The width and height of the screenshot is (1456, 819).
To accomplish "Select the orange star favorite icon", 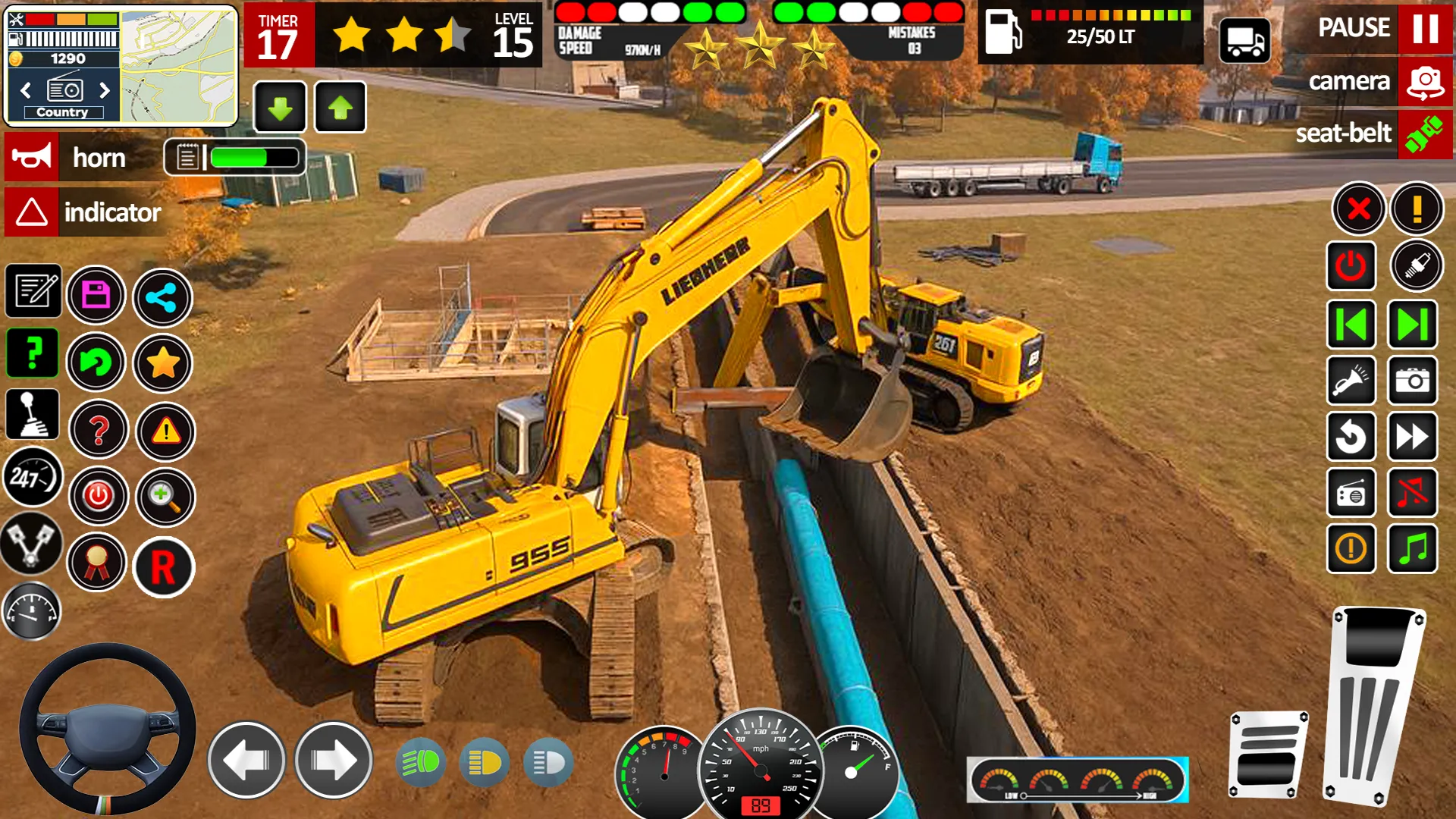I will [x=163, y=364].
